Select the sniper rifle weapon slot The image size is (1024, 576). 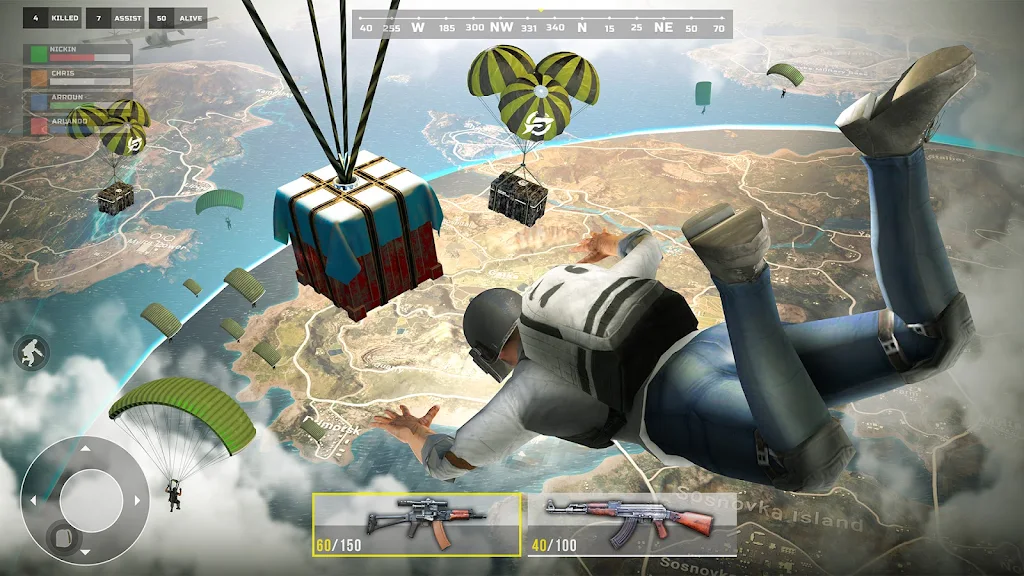tap(416, 523)
